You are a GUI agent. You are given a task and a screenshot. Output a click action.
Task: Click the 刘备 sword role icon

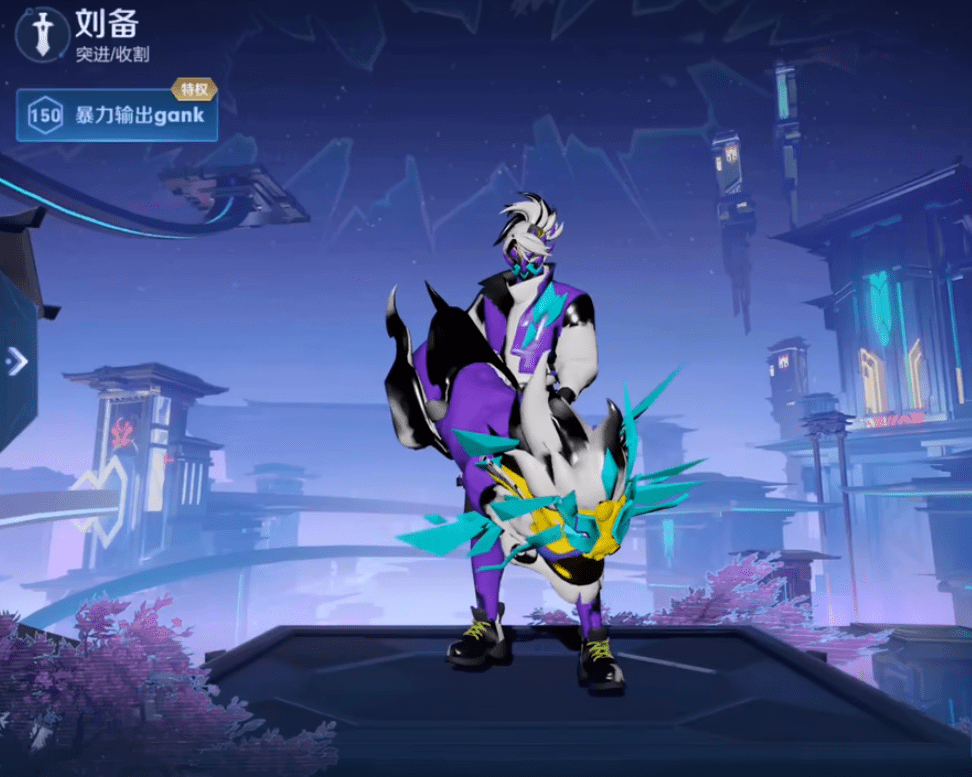tap(40, 35)
